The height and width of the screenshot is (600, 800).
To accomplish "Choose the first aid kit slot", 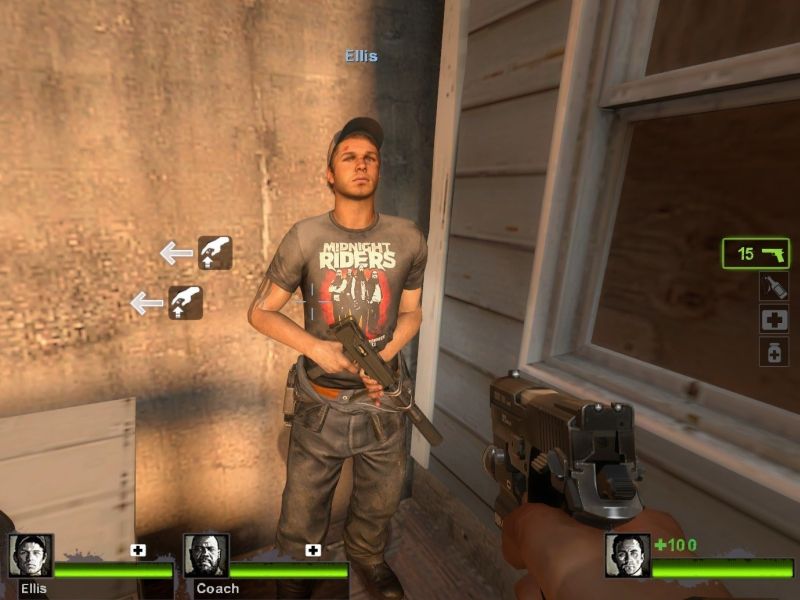I will pyautogui.click(x=773, y=319).
